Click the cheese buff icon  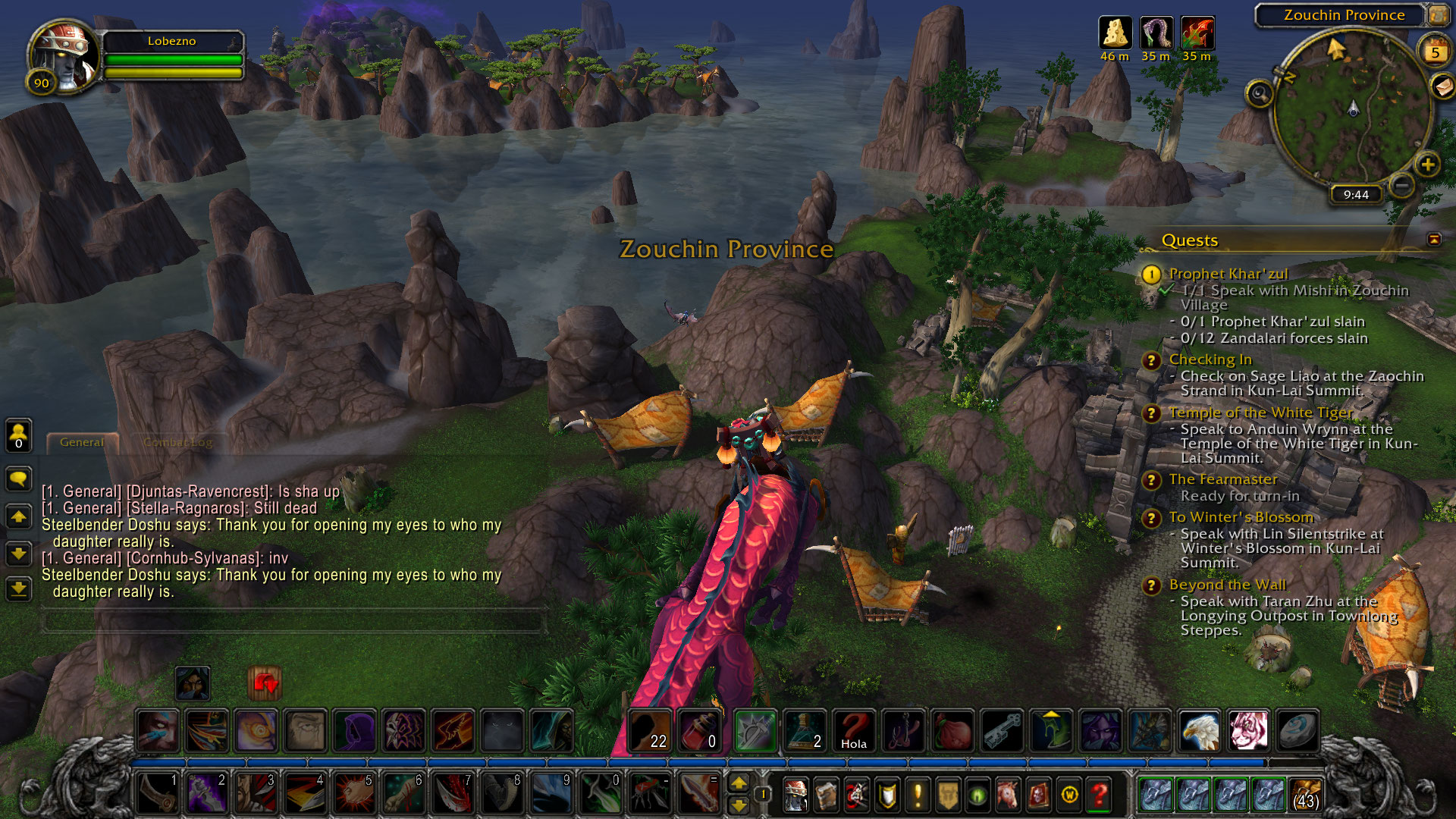pyautogui.click(x=1115, y=33)
